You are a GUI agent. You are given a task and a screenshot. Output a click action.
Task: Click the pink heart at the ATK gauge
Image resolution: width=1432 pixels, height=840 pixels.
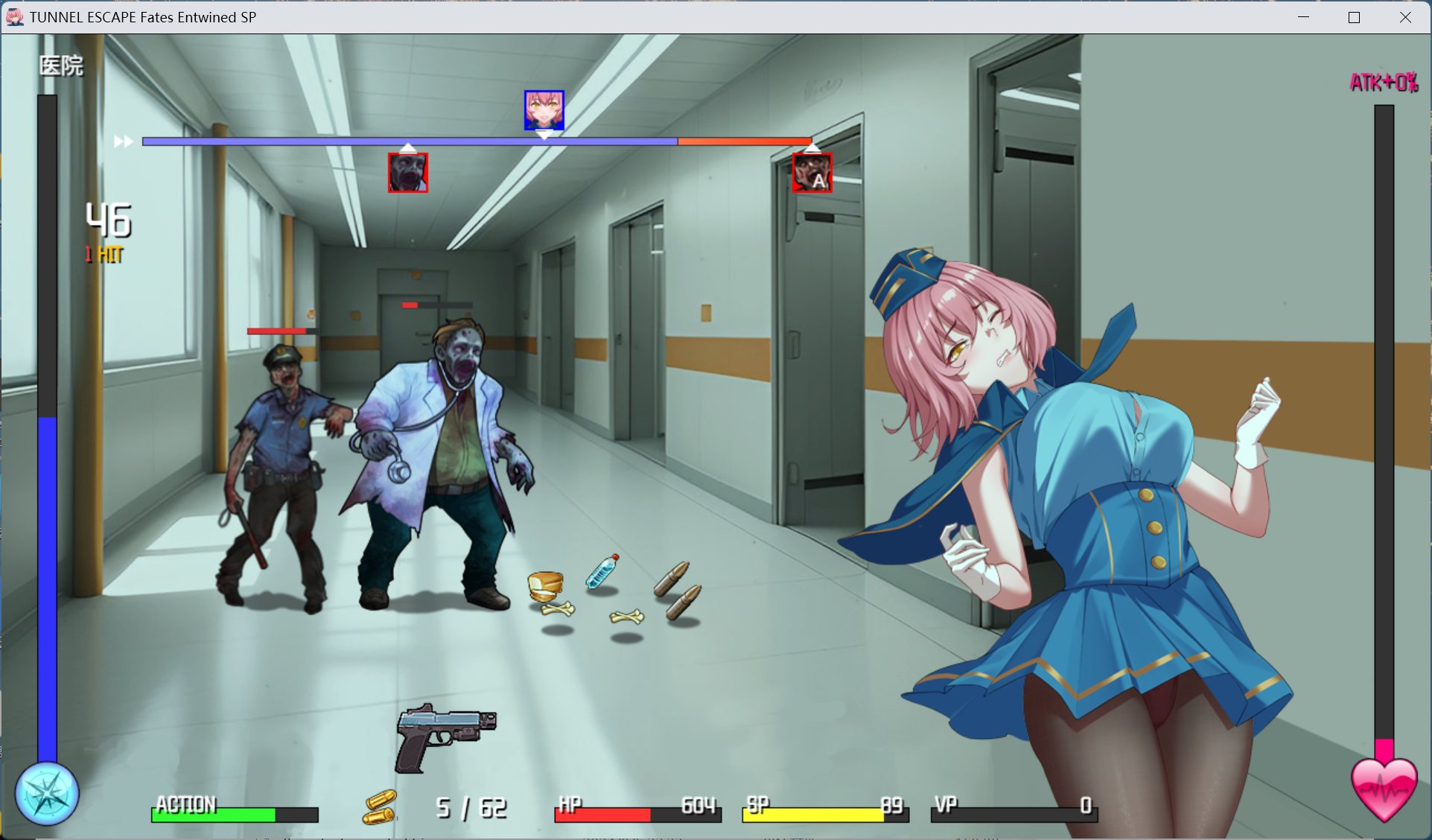(1383, 789)
